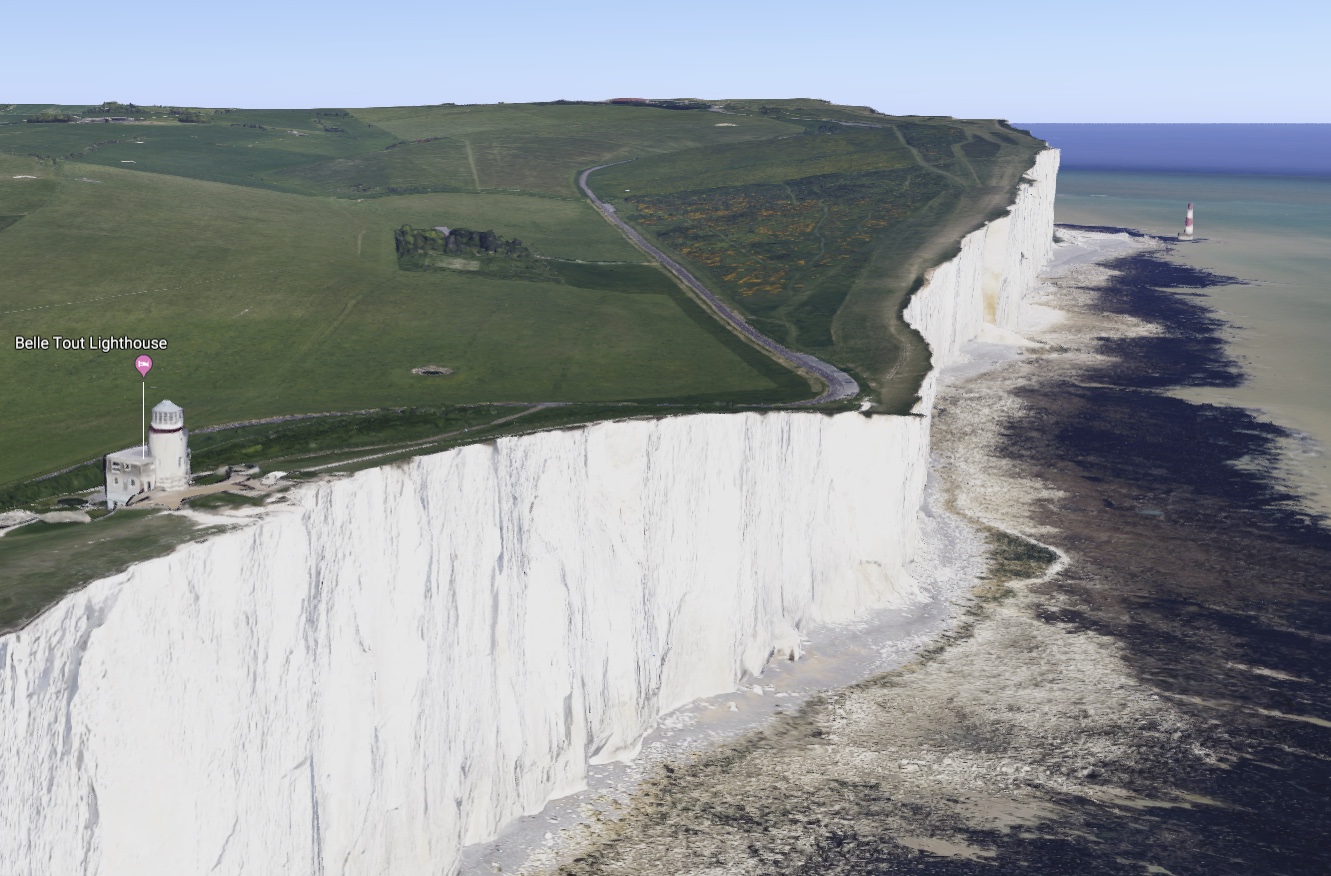
Task: Select the Belle Tout Lighthouse place label
Action: [x=91, y=343]
